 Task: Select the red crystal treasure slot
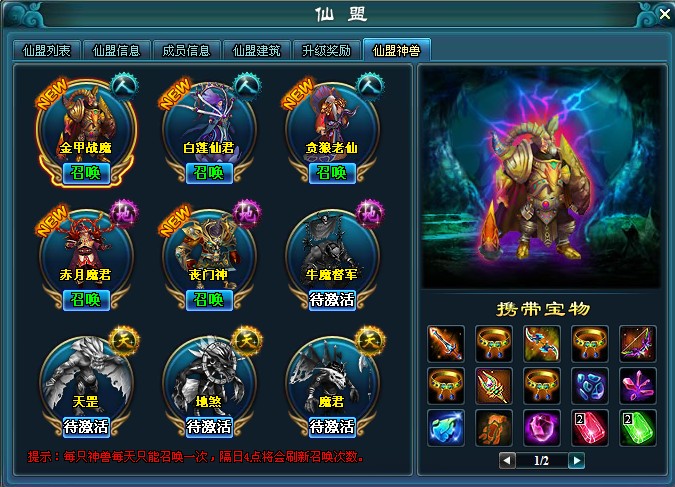pyautogui.click(x=589, y=427)
